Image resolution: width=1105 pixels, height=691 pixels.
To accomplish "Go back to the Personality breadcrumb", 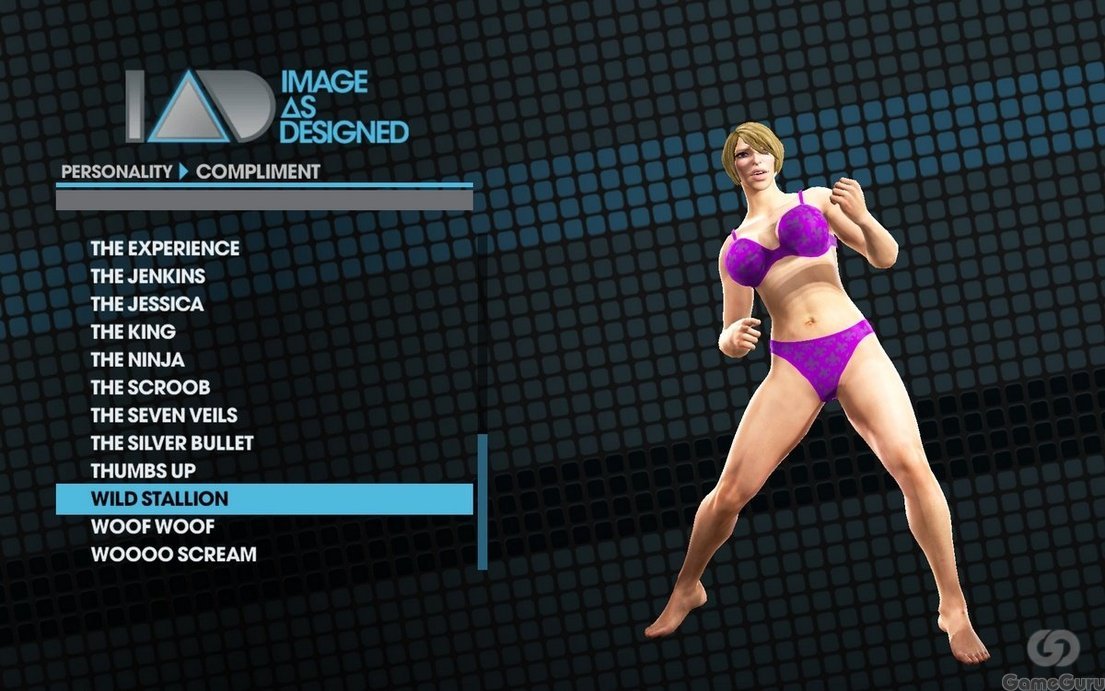I will point(117,172).
